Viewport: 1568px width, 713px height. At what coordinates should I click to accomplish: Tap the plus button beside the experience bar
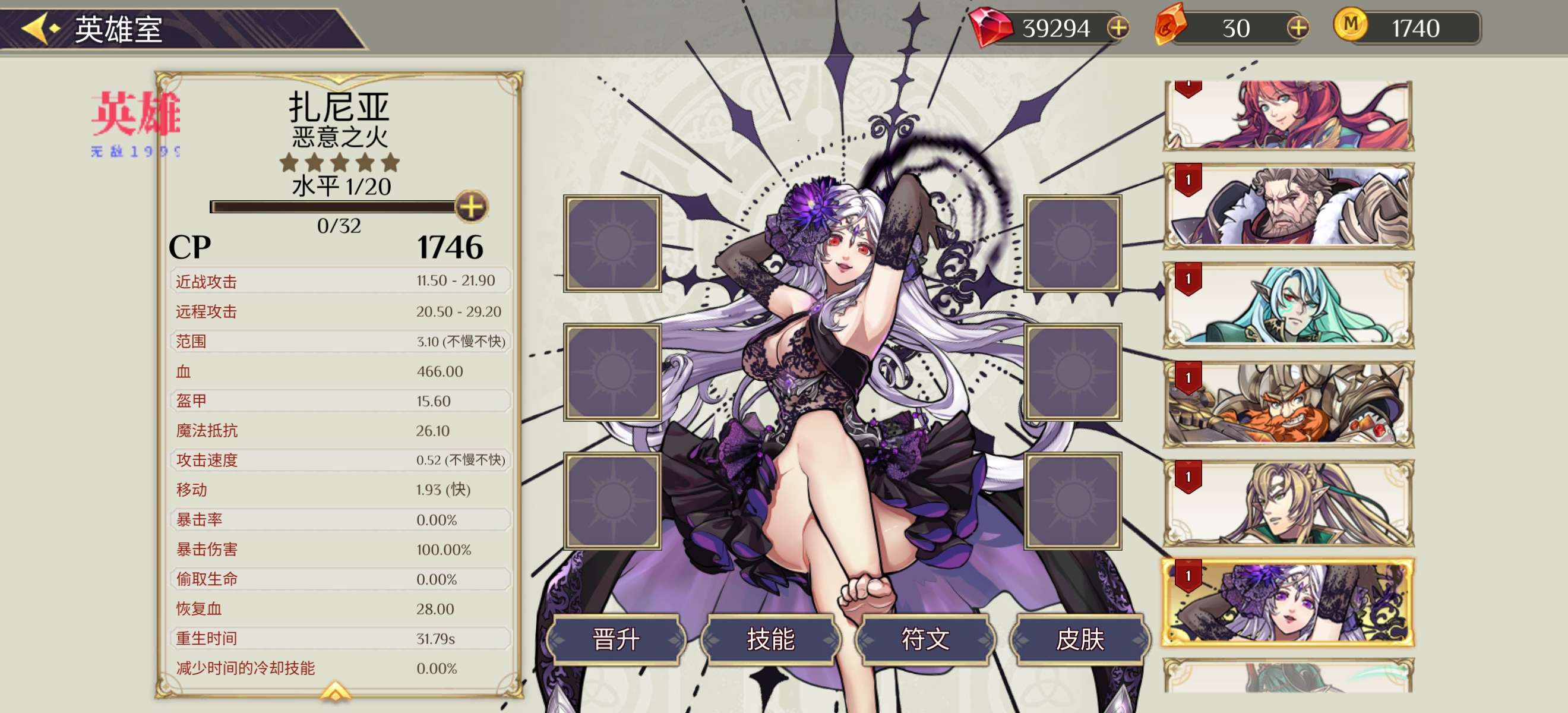[x=471, y=206]
